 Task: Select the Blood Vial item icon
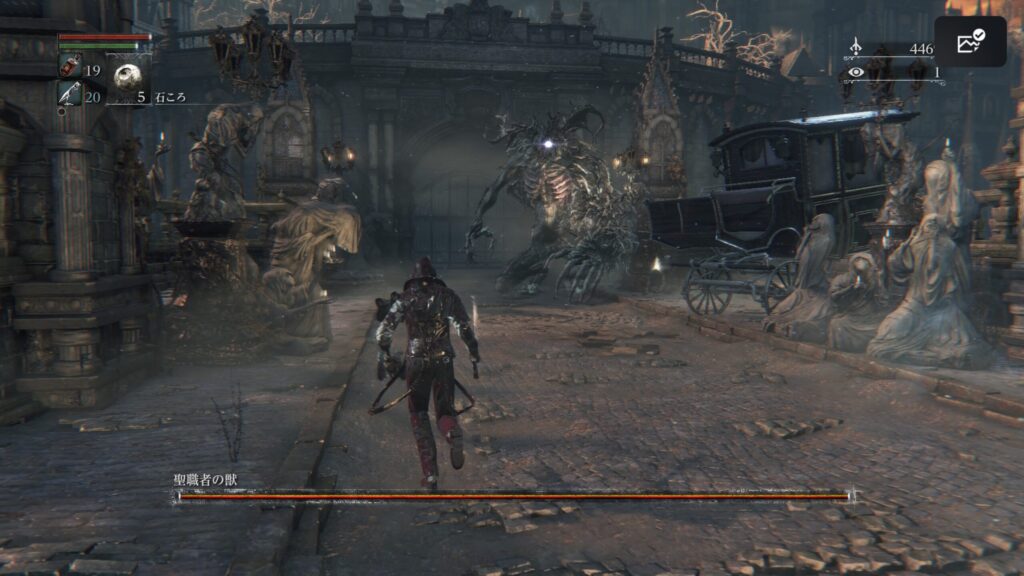[71, 69]
